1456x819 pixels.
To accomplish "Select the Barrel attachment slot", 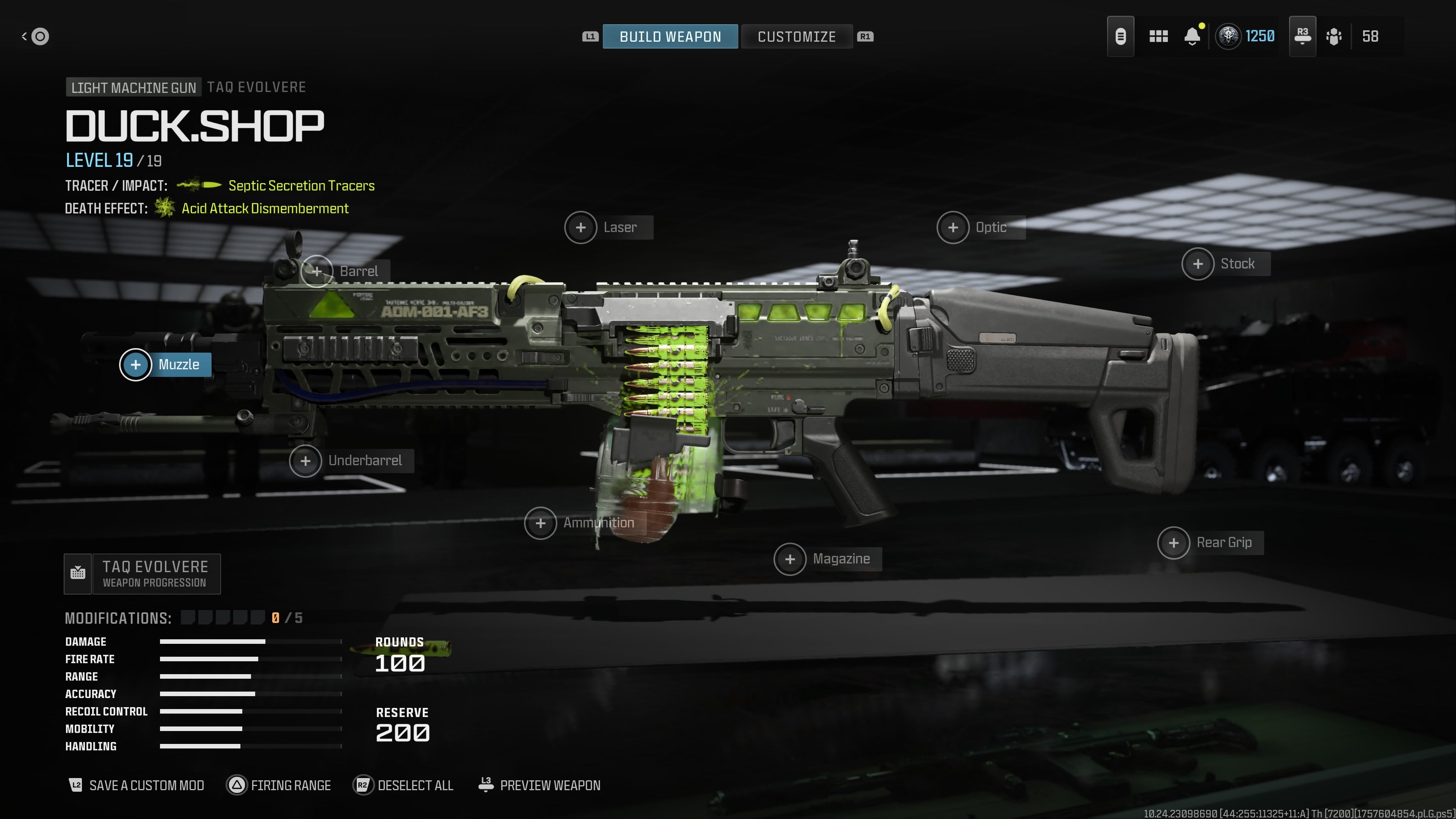I will coord(317,271).
